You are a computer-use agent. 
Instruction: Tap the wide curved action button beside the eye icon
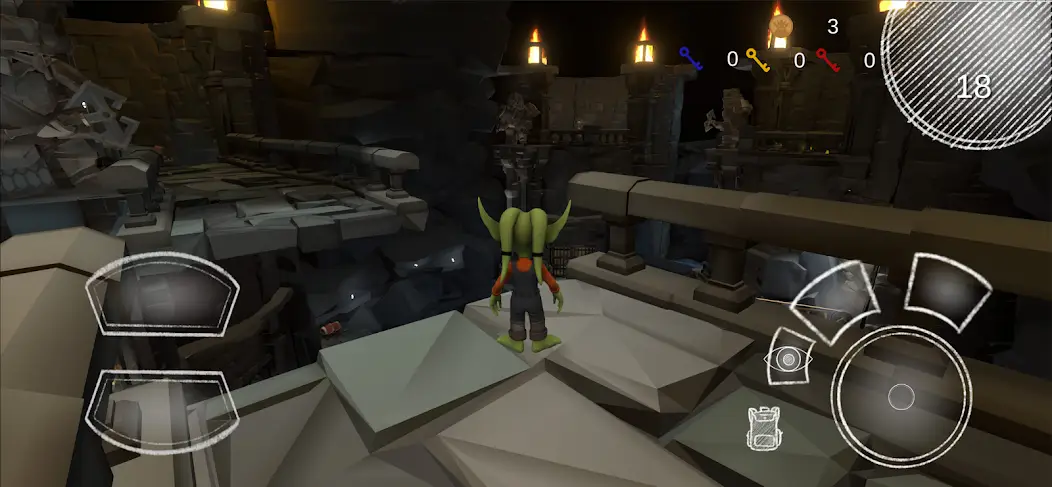coord(837,296)
